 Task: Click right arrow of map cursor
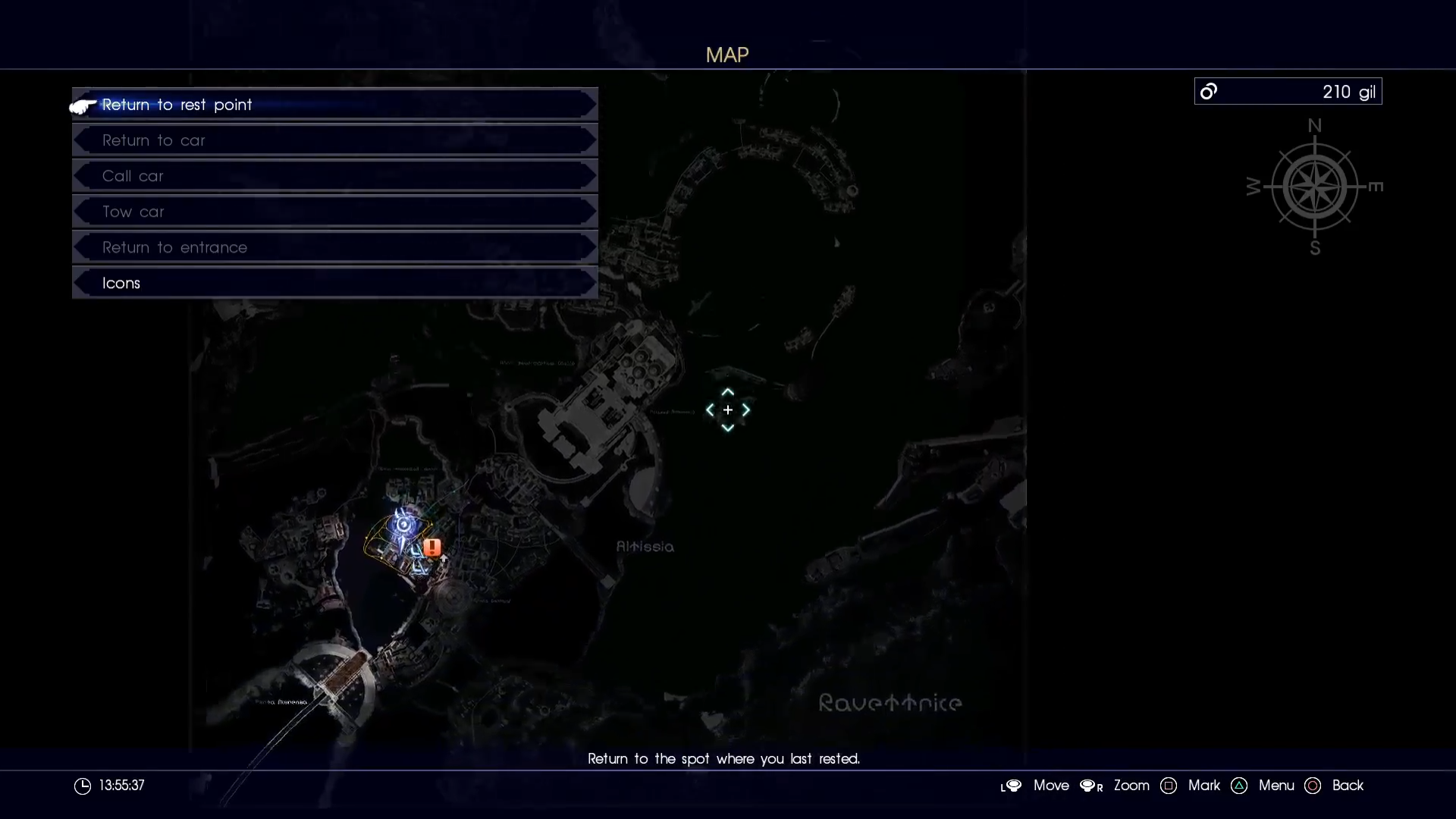(746, 409)
